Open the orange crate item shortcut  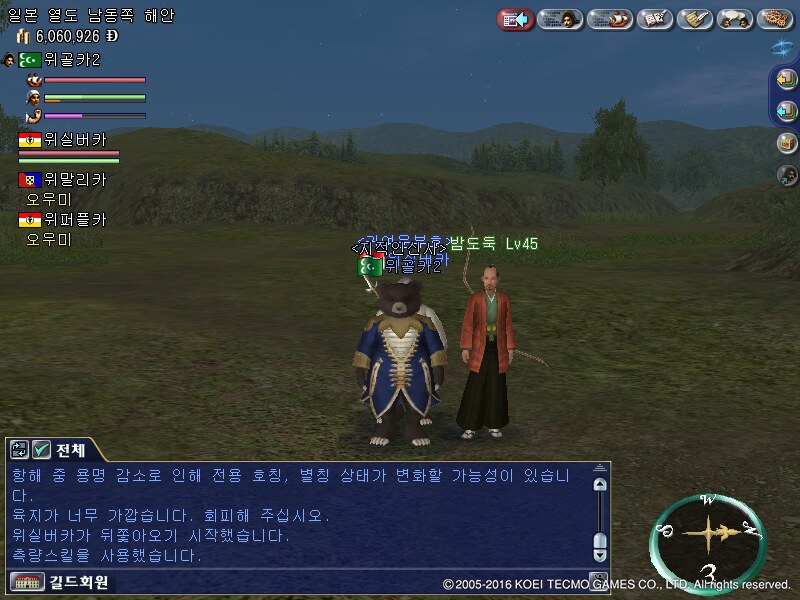click(x=787, y=143)
